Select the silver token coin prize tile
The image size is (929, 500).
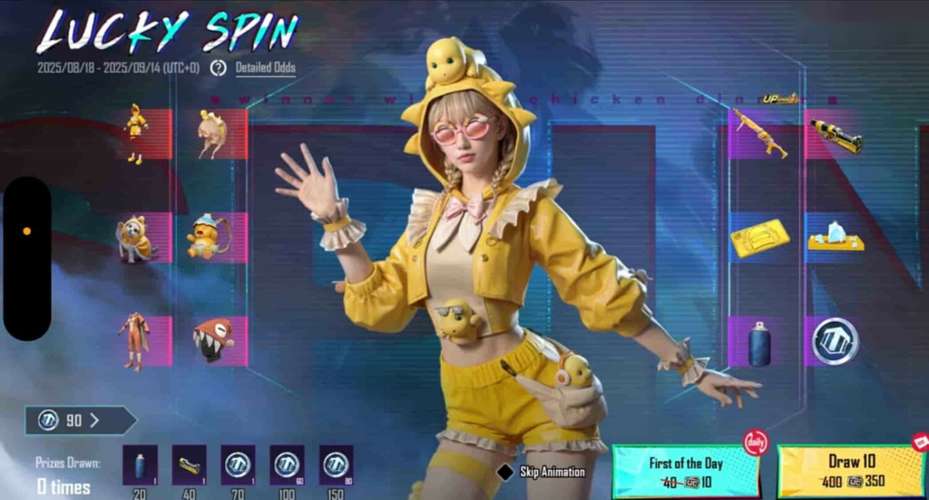tap(833, 342)
